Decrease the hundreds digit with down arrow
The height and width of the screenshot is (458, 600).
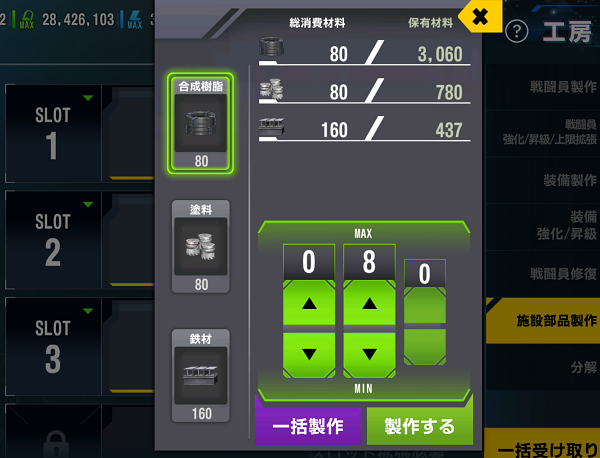309,354
